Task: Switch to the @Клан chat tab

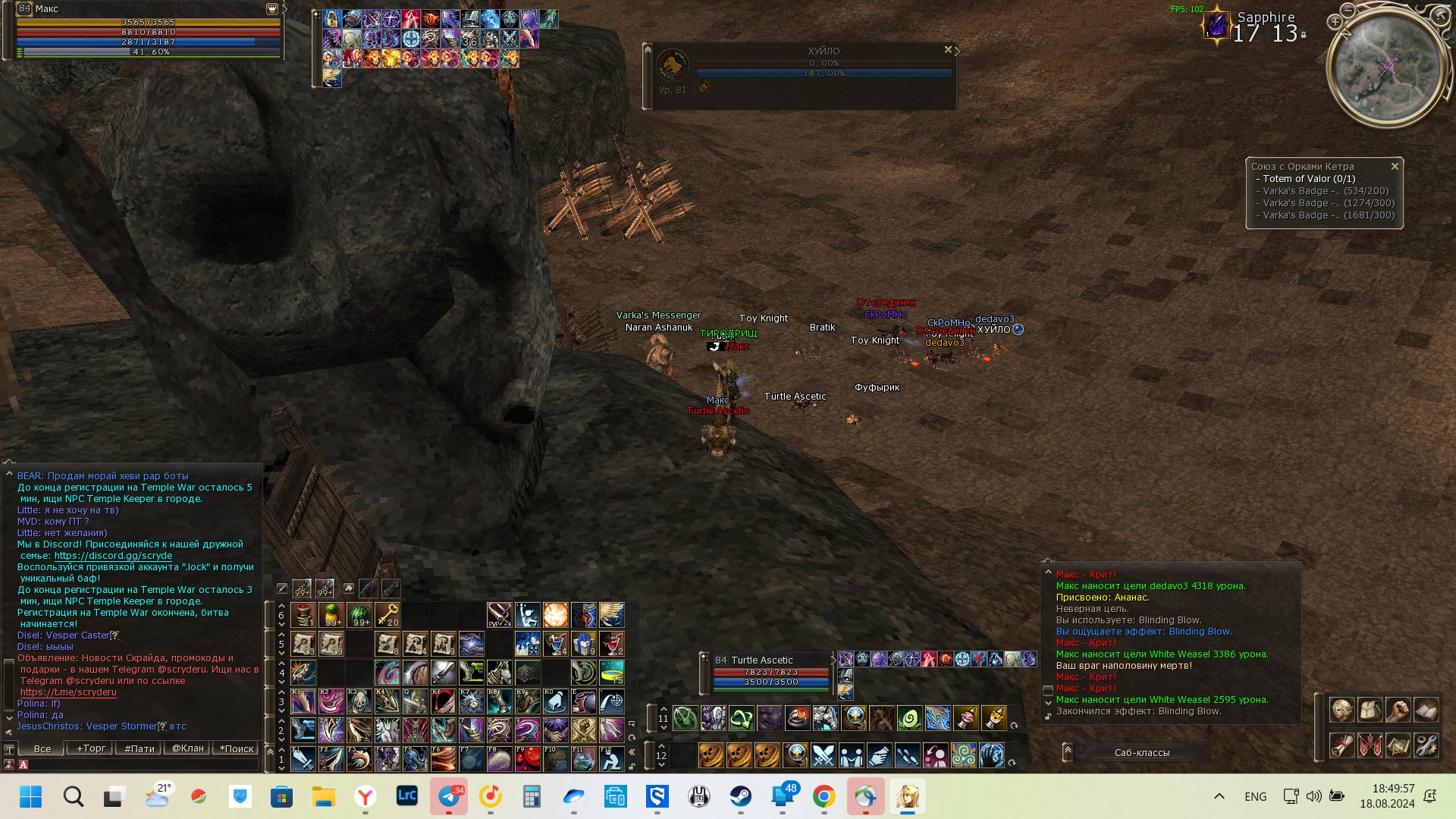Action: click(x=188, y=748)
